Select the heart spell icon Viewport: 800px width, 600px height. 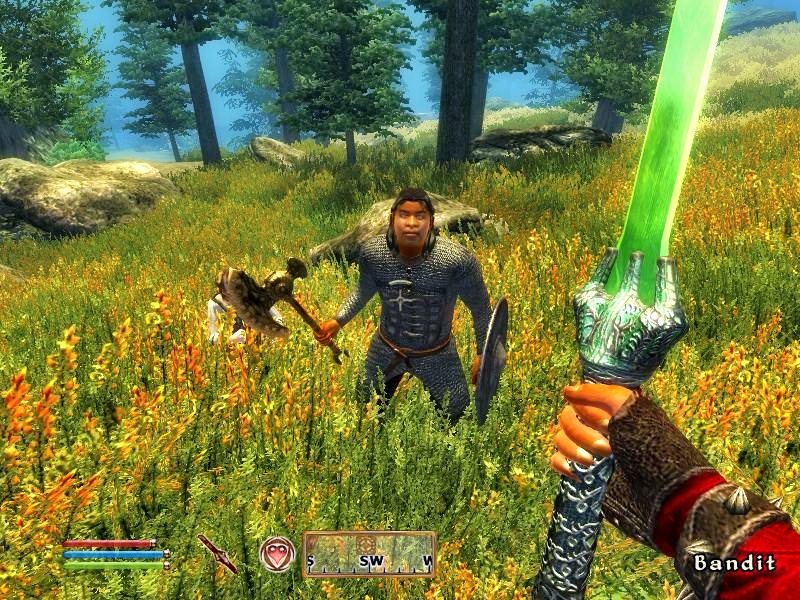pos(277,554)
